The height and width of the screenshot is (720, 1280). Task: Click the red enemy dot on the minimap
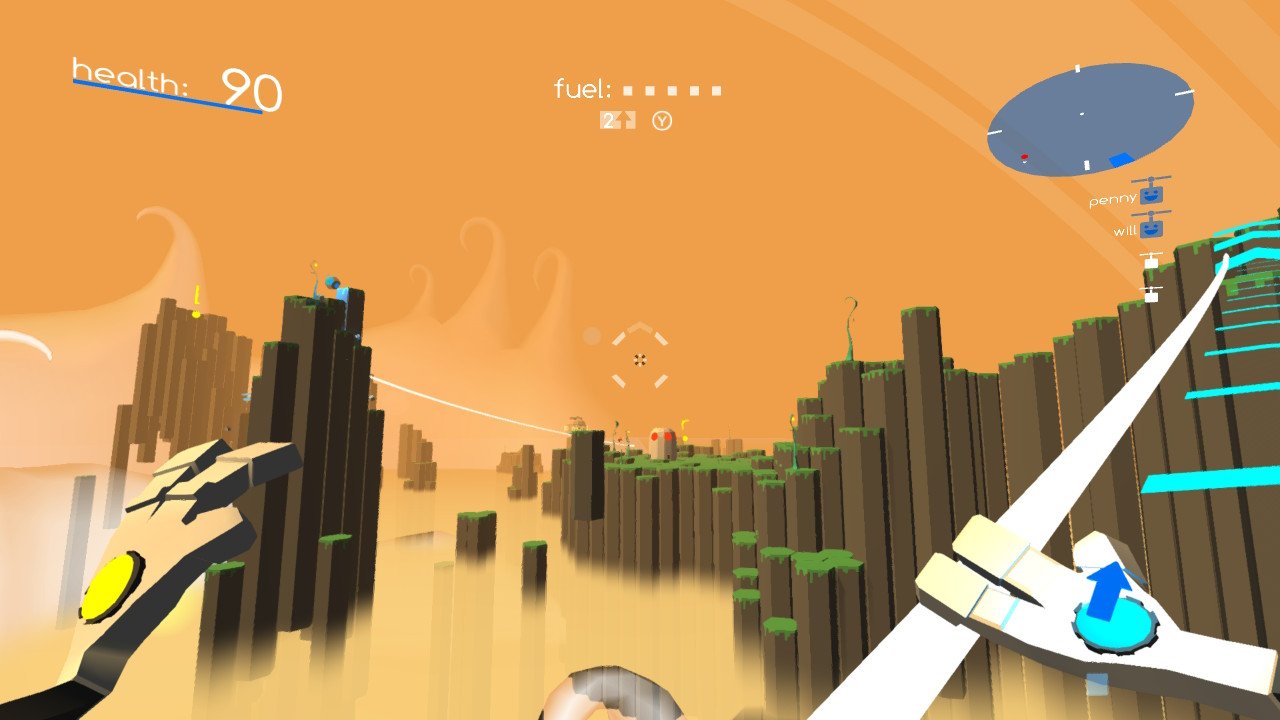pyautogui.click(x=1024, y=157)
